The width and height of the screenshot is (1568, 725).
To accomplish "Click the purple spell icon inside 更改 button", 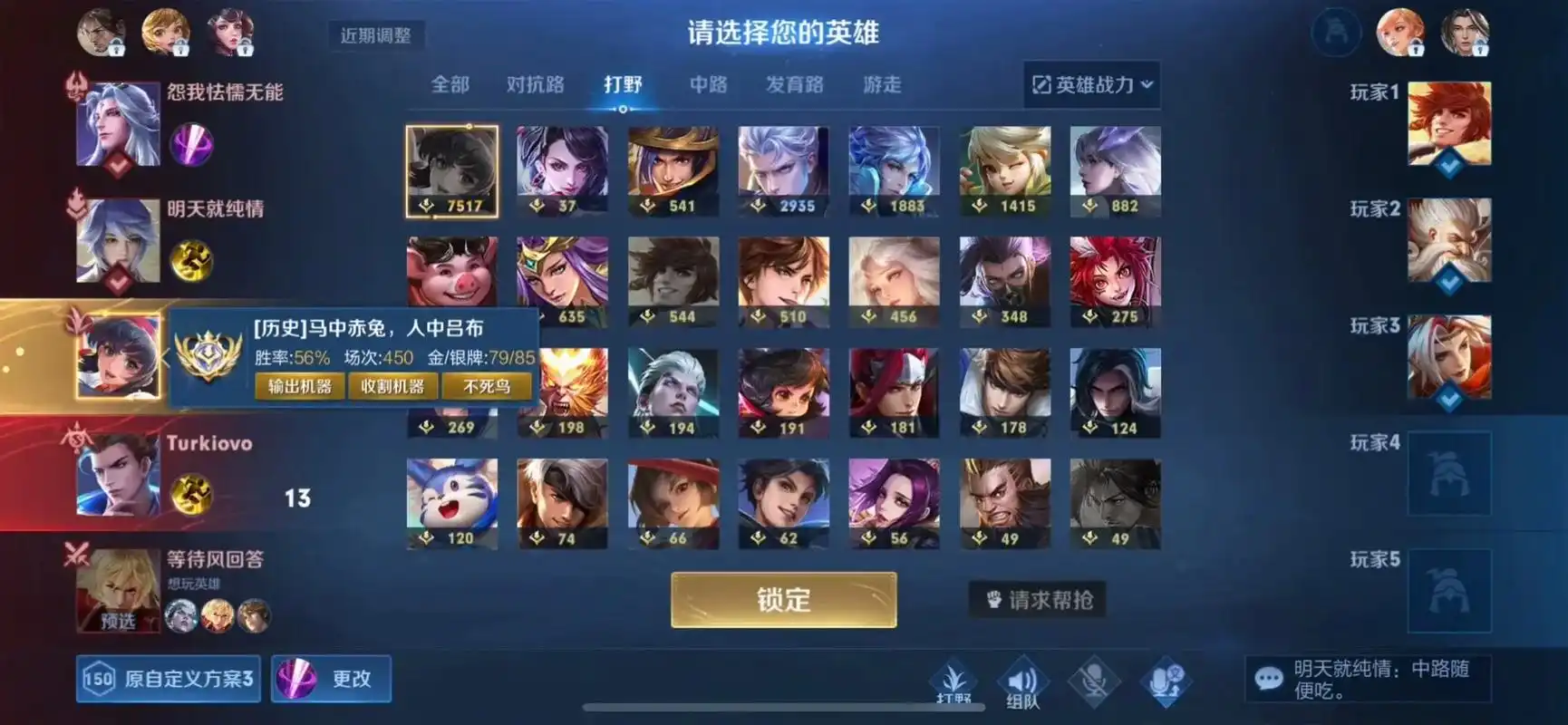I will tap(295, 678).
